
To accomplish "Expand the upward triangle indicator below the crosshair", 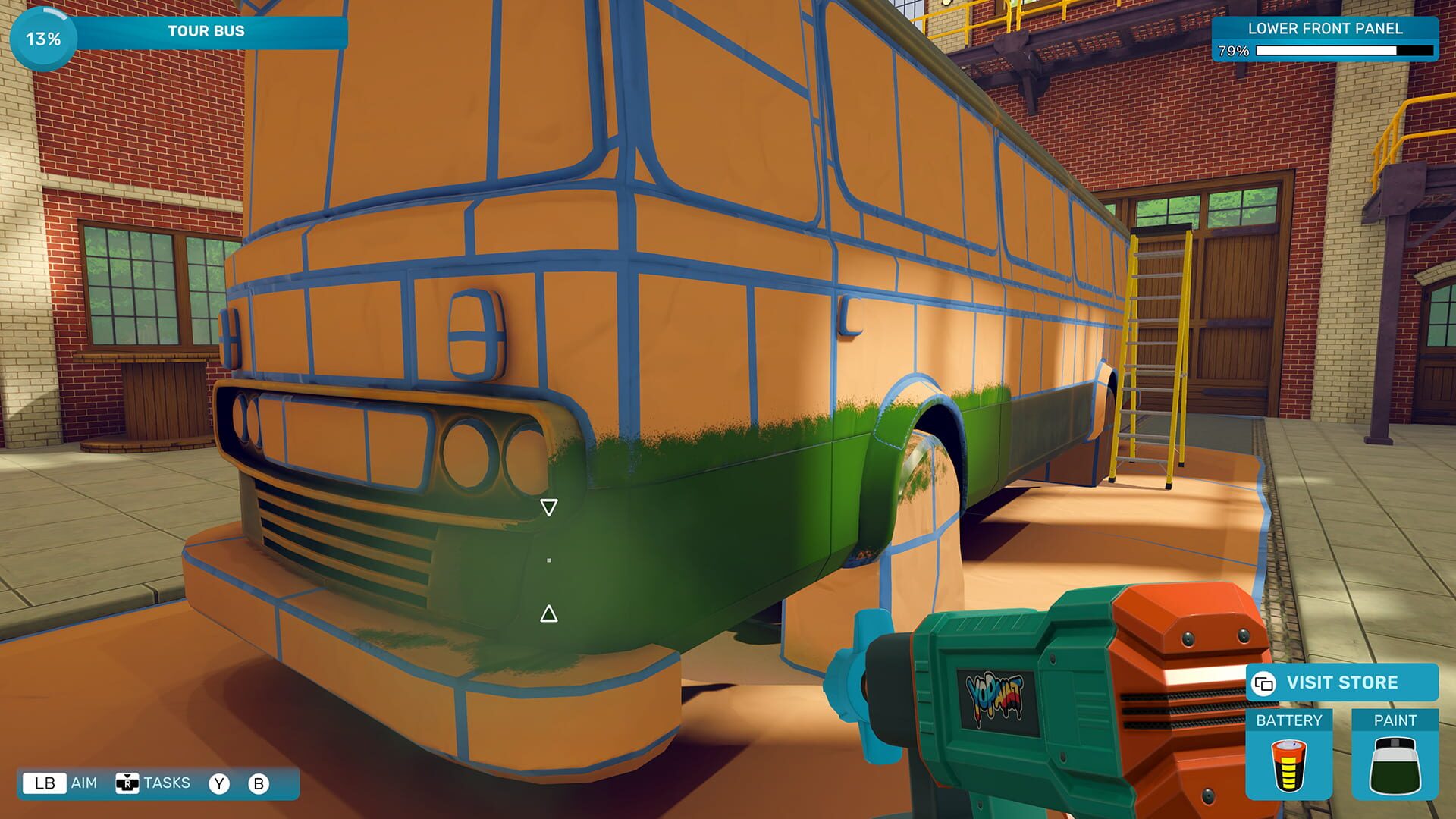I will coord(548,614).
